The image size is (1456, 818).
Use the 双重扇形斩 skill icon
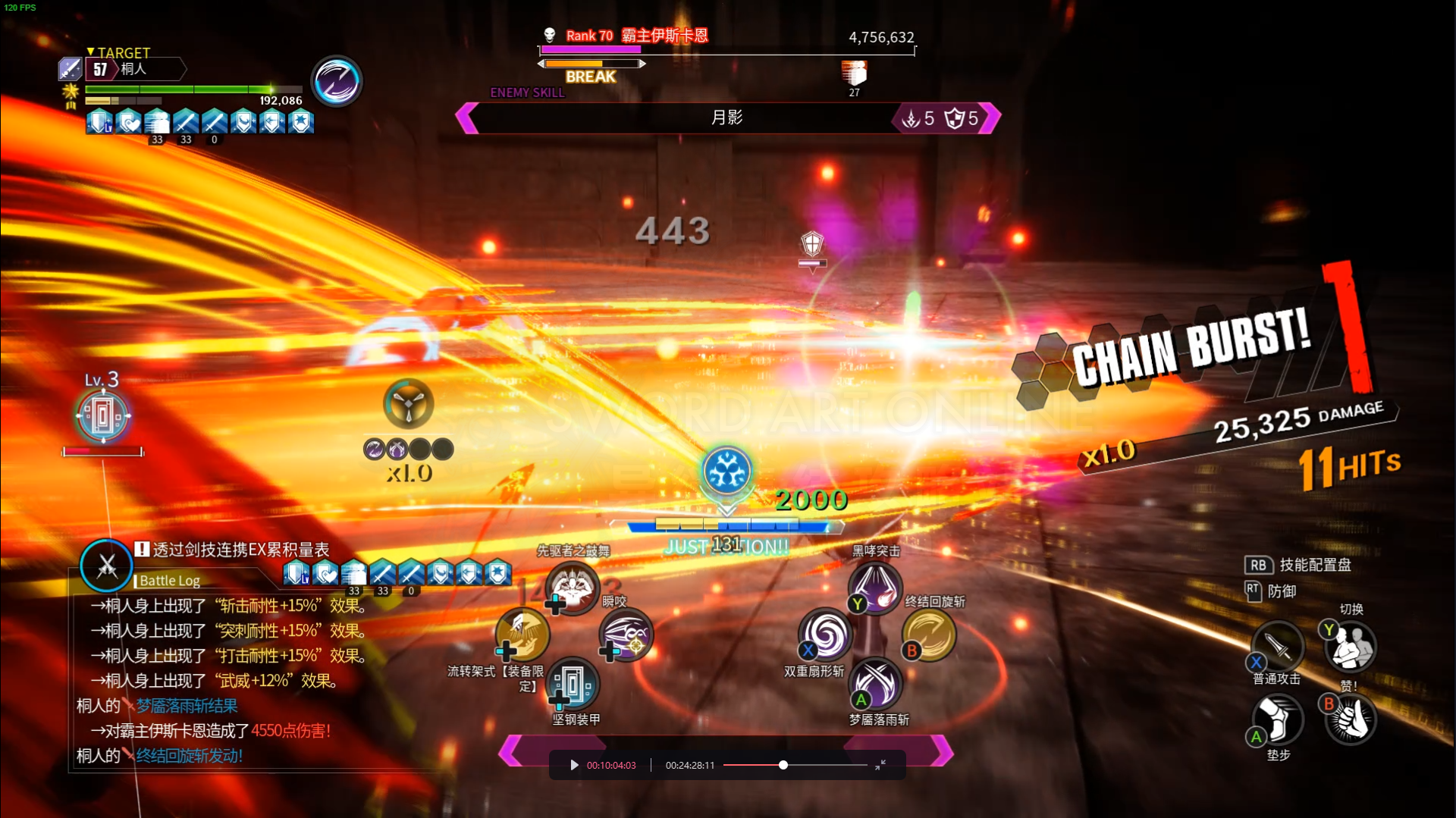(x=825, y=635)
